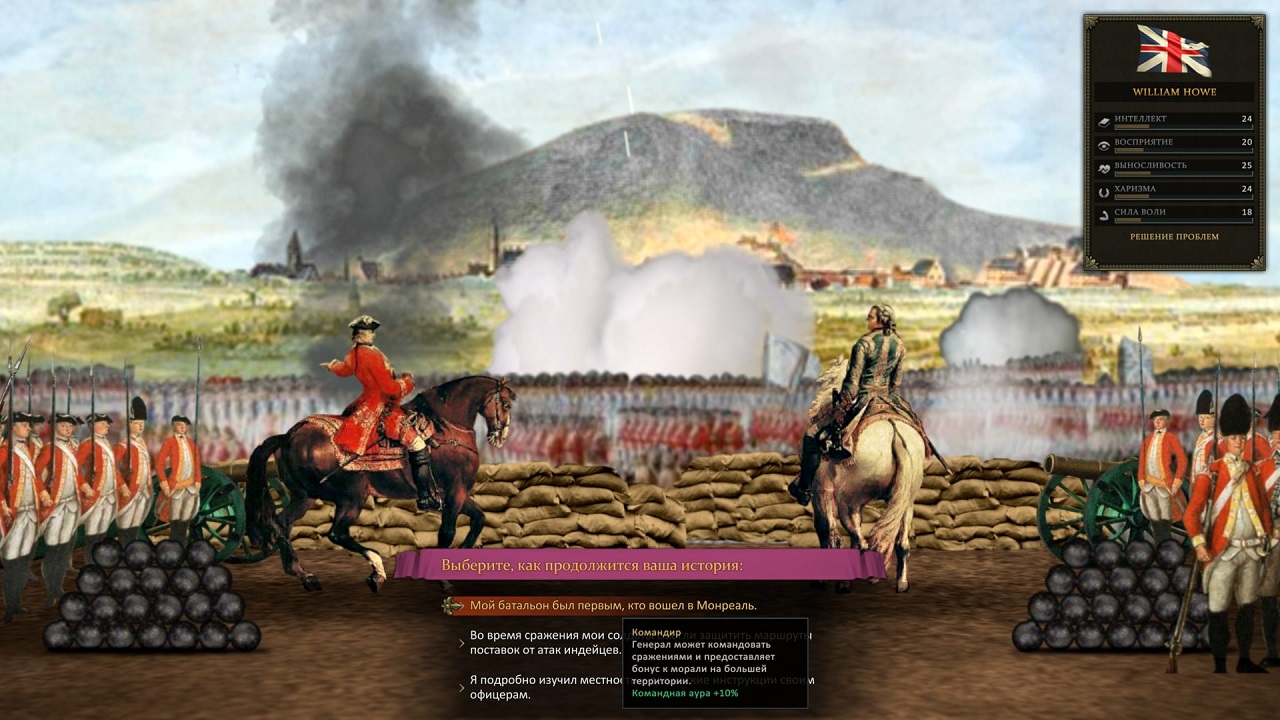1280x720 pixels.
Task: Click the WILLIAM HOWE name header
Action: (1175, 91)
